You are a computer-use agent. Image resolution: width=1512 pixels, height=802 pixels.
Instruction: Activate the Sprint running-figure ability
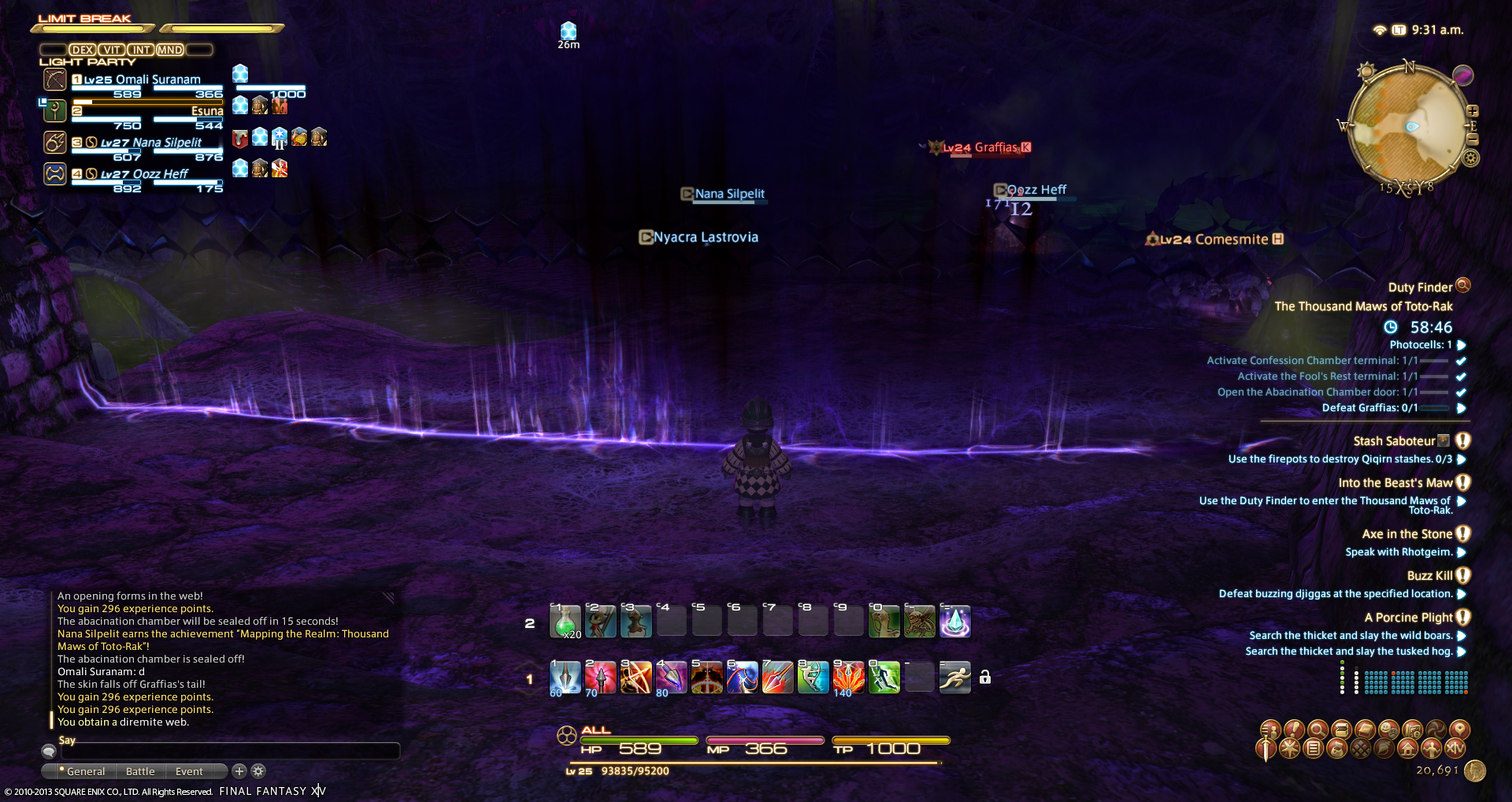[954, 678]
